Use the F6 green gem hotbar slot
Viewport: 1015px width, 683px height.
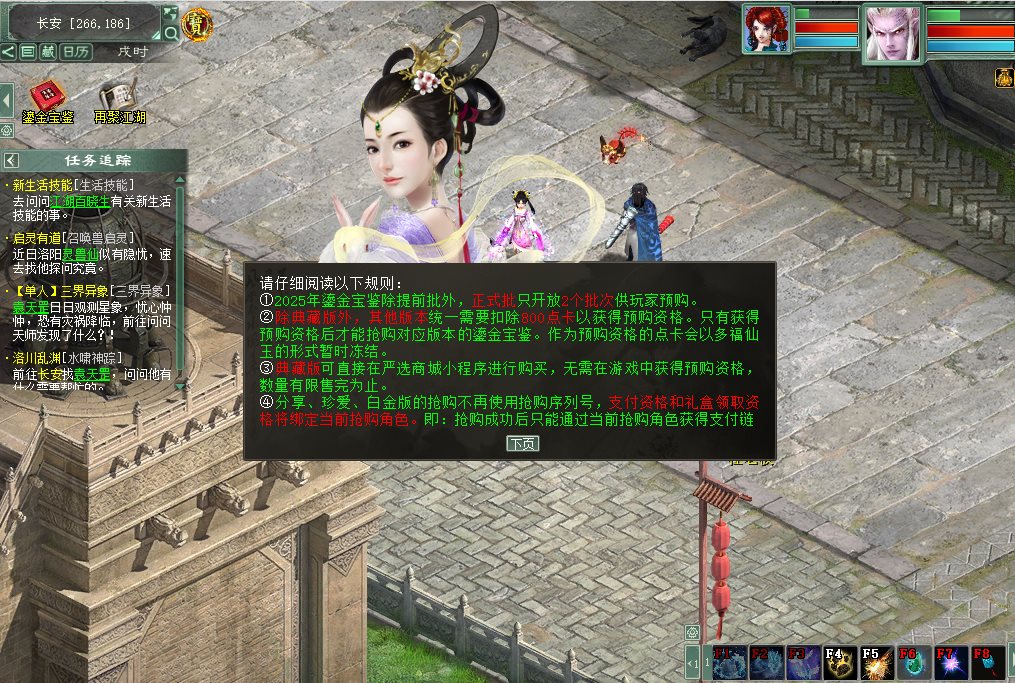[x=913, y=664]
